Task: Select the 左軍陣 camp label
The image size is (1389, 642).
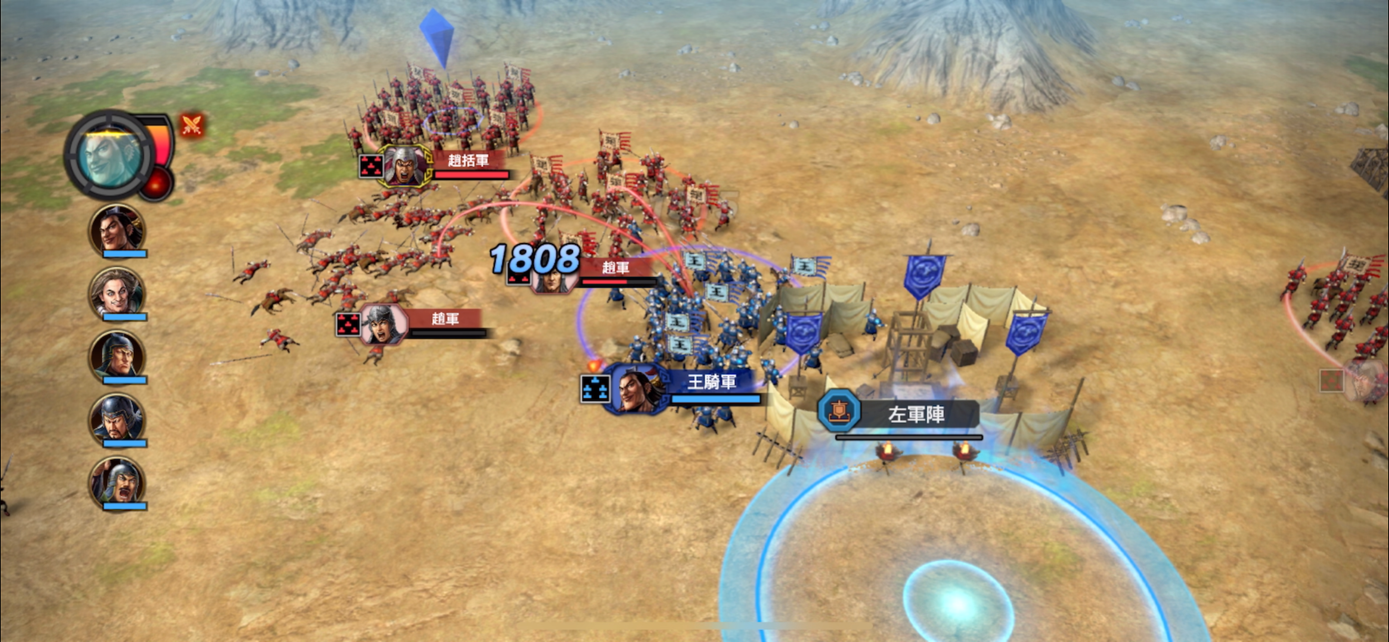Action: (916, 413)
